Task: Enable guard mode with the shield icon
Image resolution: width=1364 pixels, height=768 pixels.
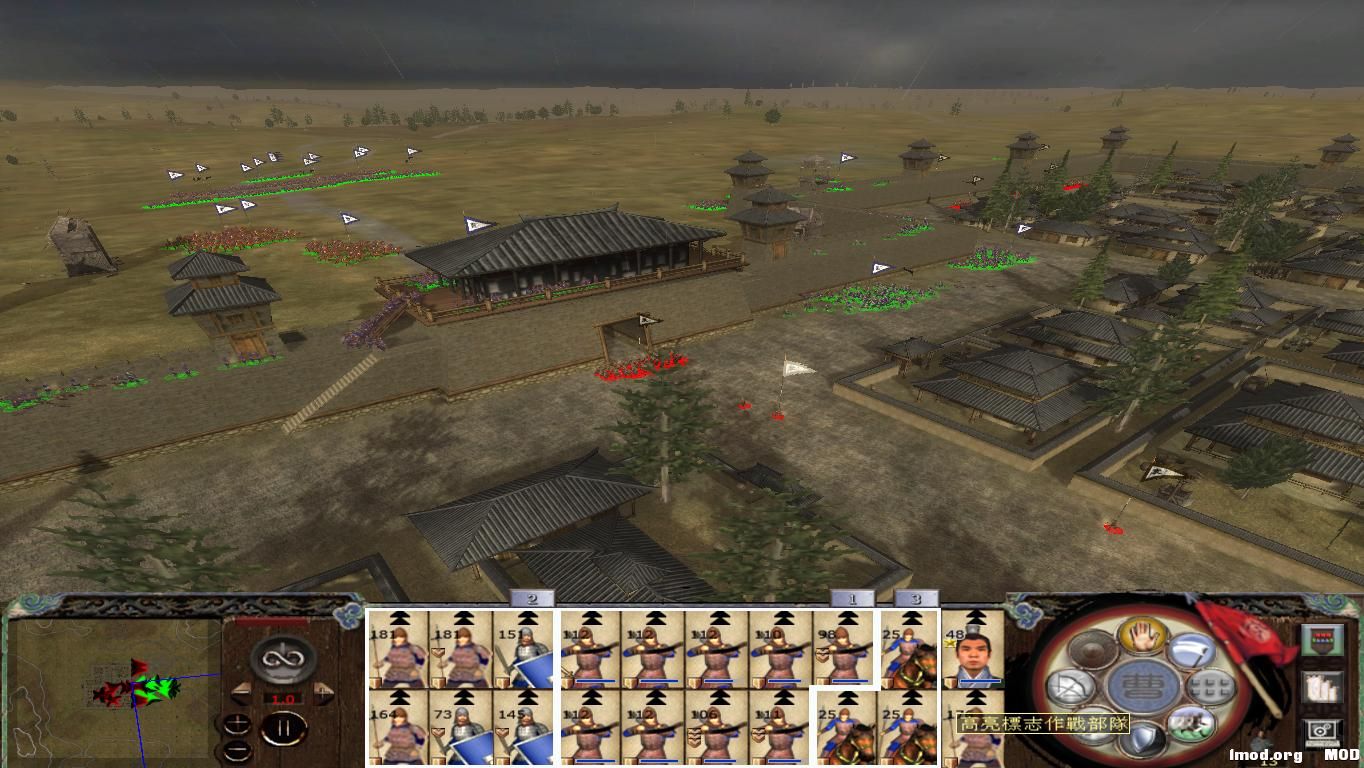Action: (1142, 740)
